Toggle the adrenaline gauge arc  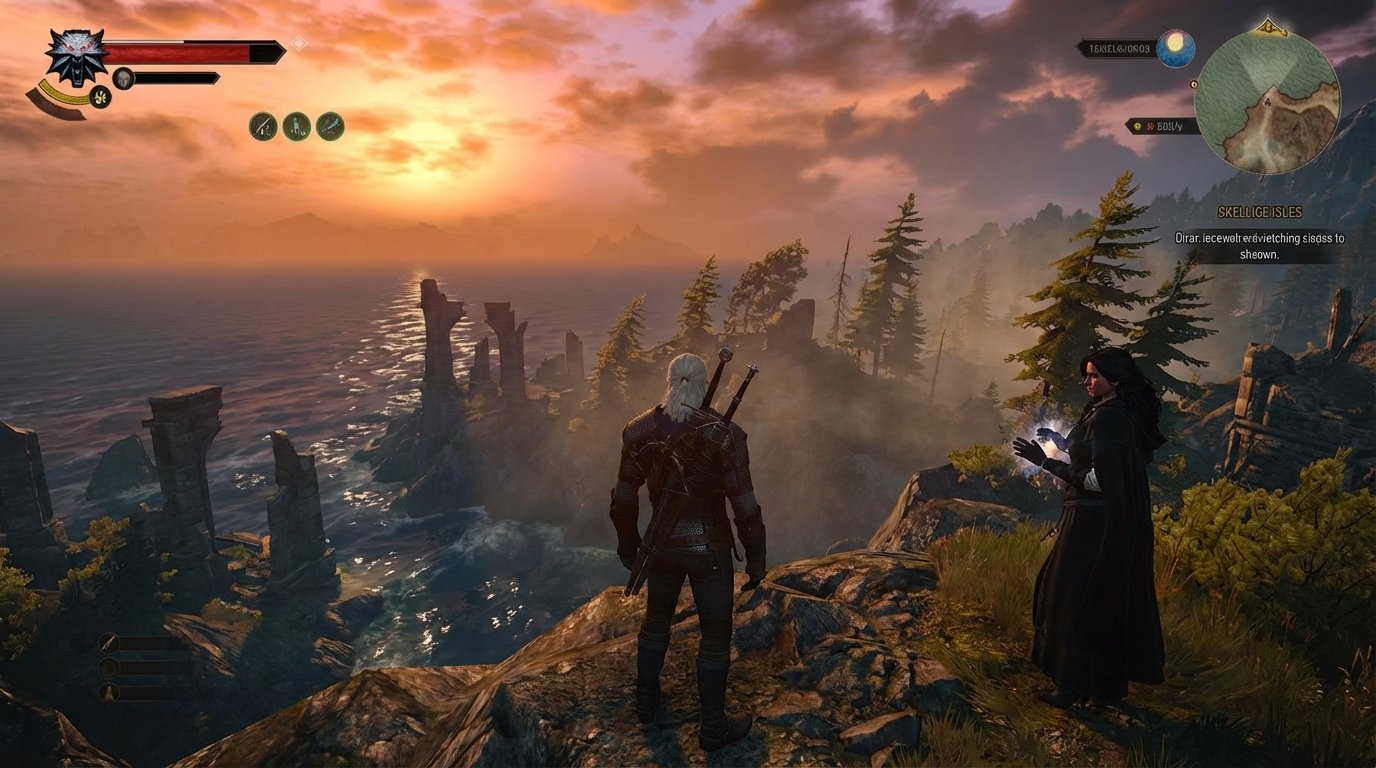click(x=60, y=94)
